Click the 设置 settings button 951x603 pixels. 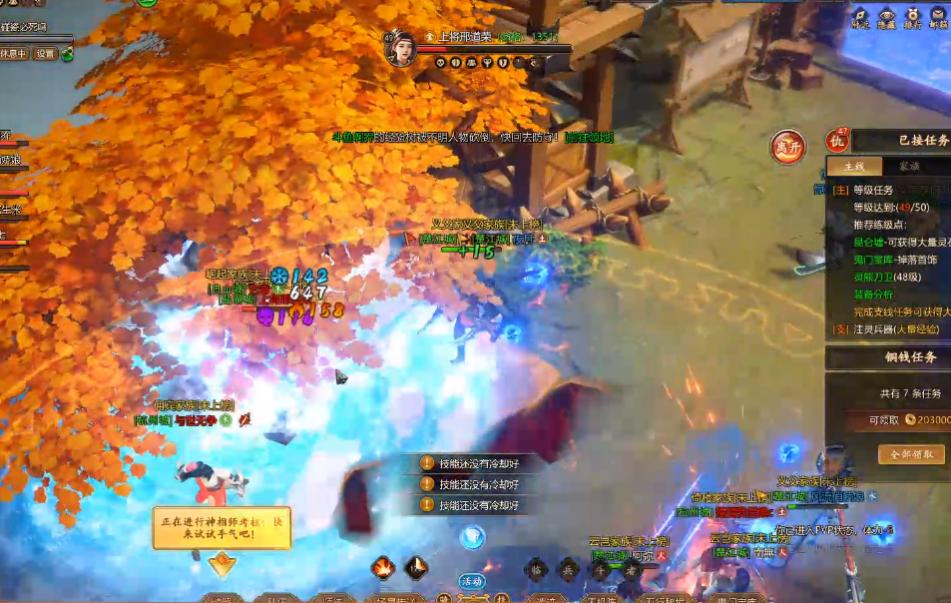tap(44, 54)
